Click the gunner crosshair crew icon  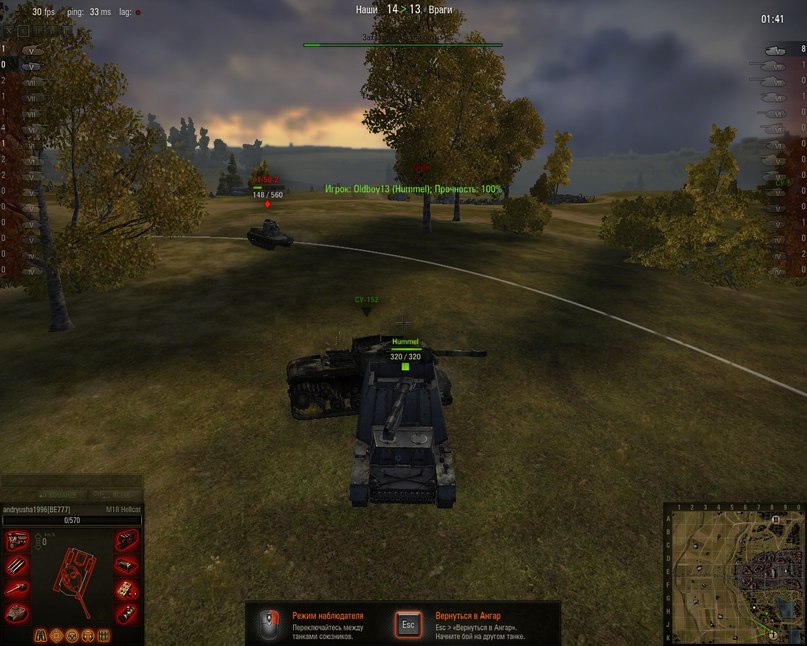[57, 635]
